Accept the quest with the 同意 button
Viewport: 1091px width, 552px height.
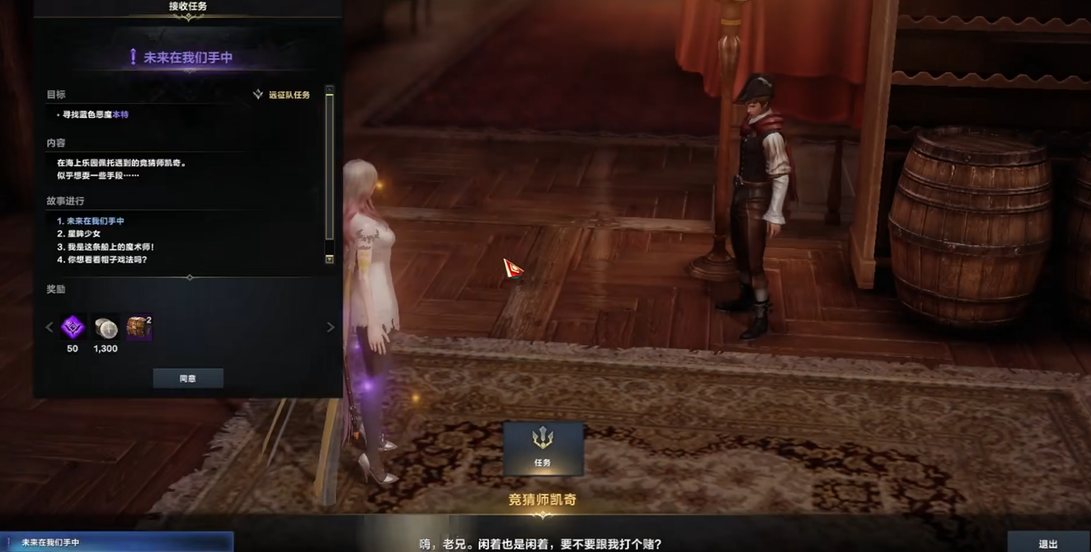187,379
